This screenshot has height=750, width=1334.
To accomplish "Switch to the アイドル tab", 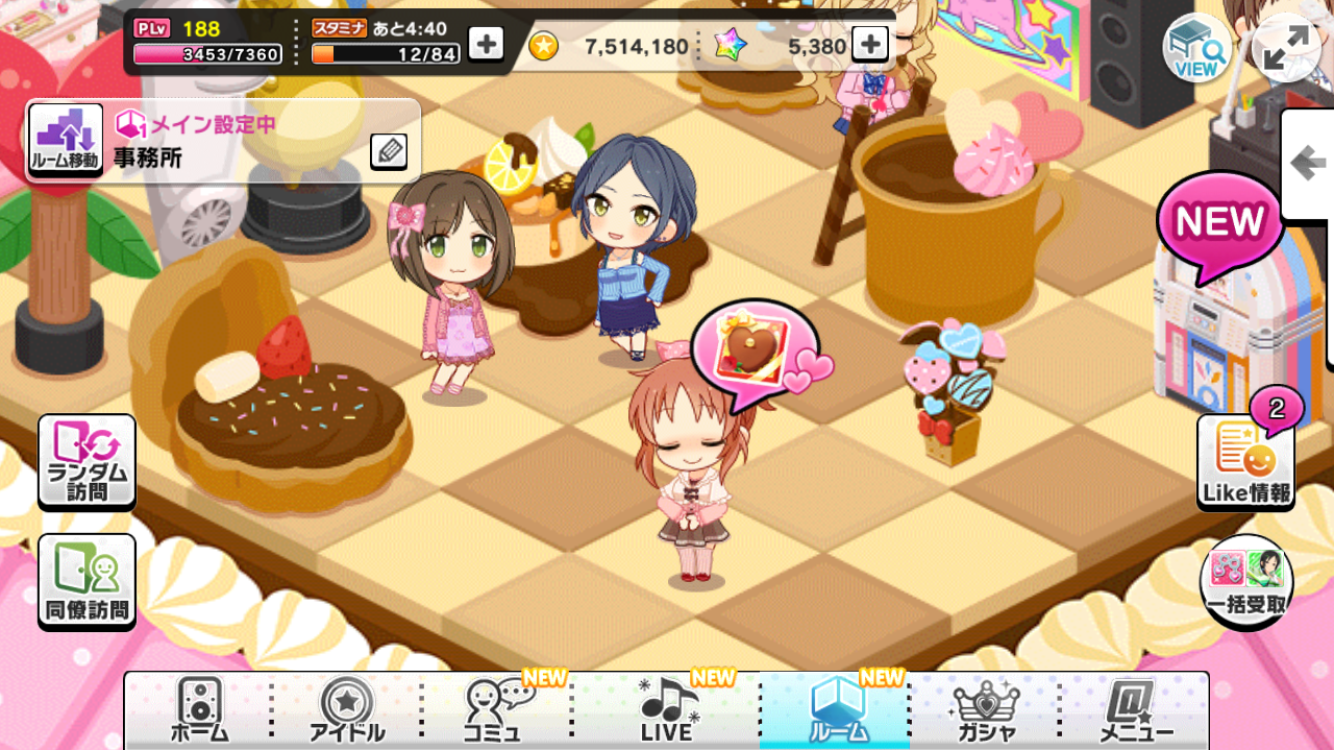I will pyautogui.click(x=346, y=712).
